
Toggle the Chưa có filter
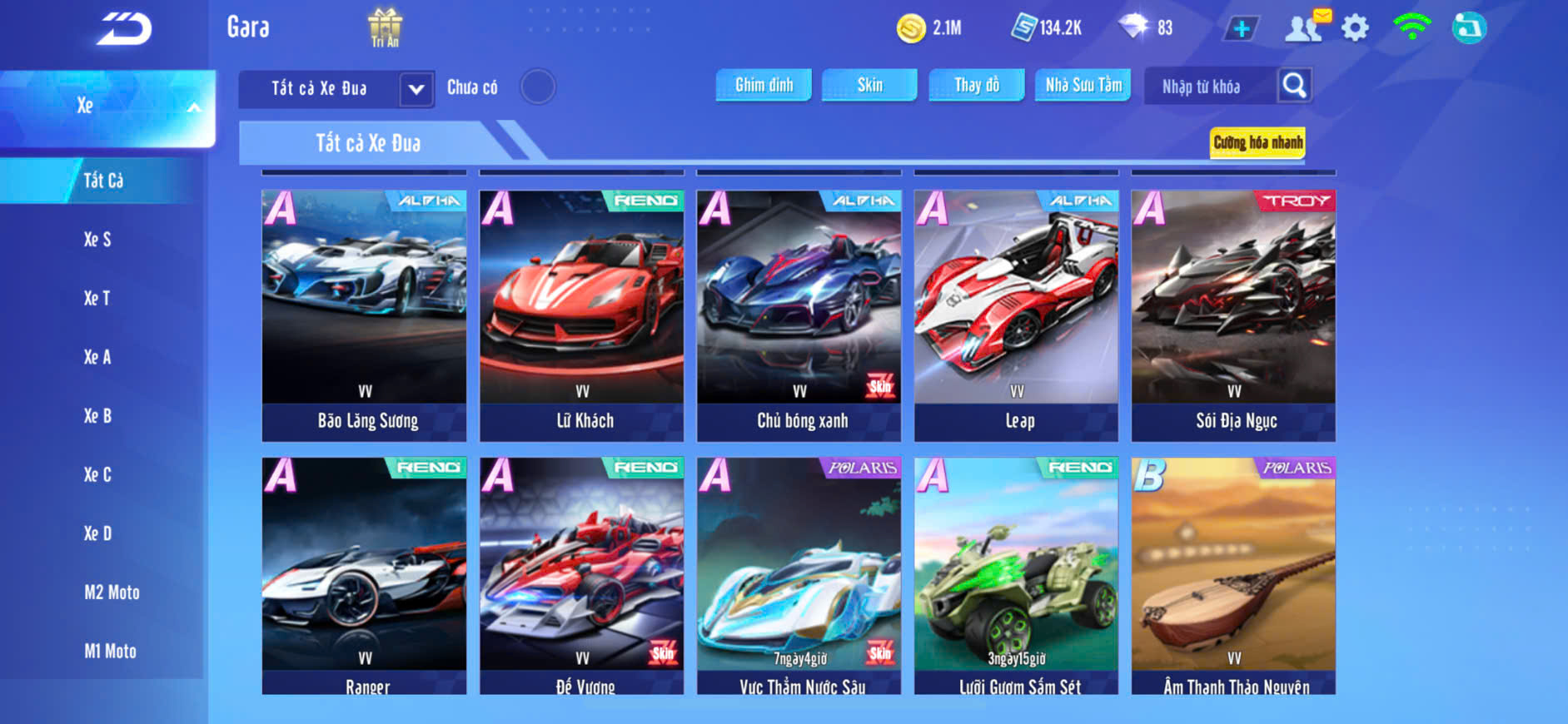click(538, 87)
